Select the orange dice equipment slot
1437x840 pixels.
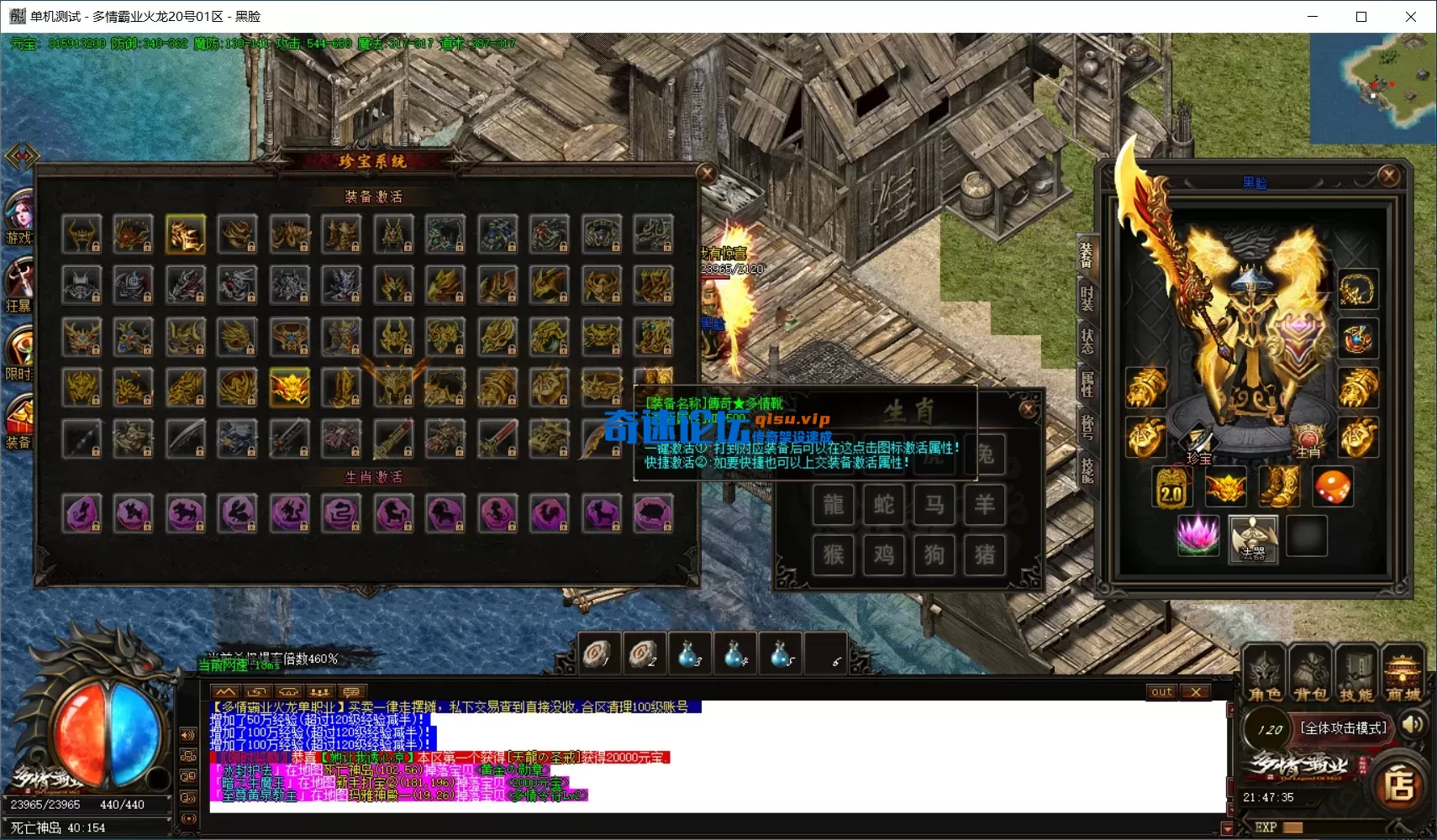coord(1332,487)
